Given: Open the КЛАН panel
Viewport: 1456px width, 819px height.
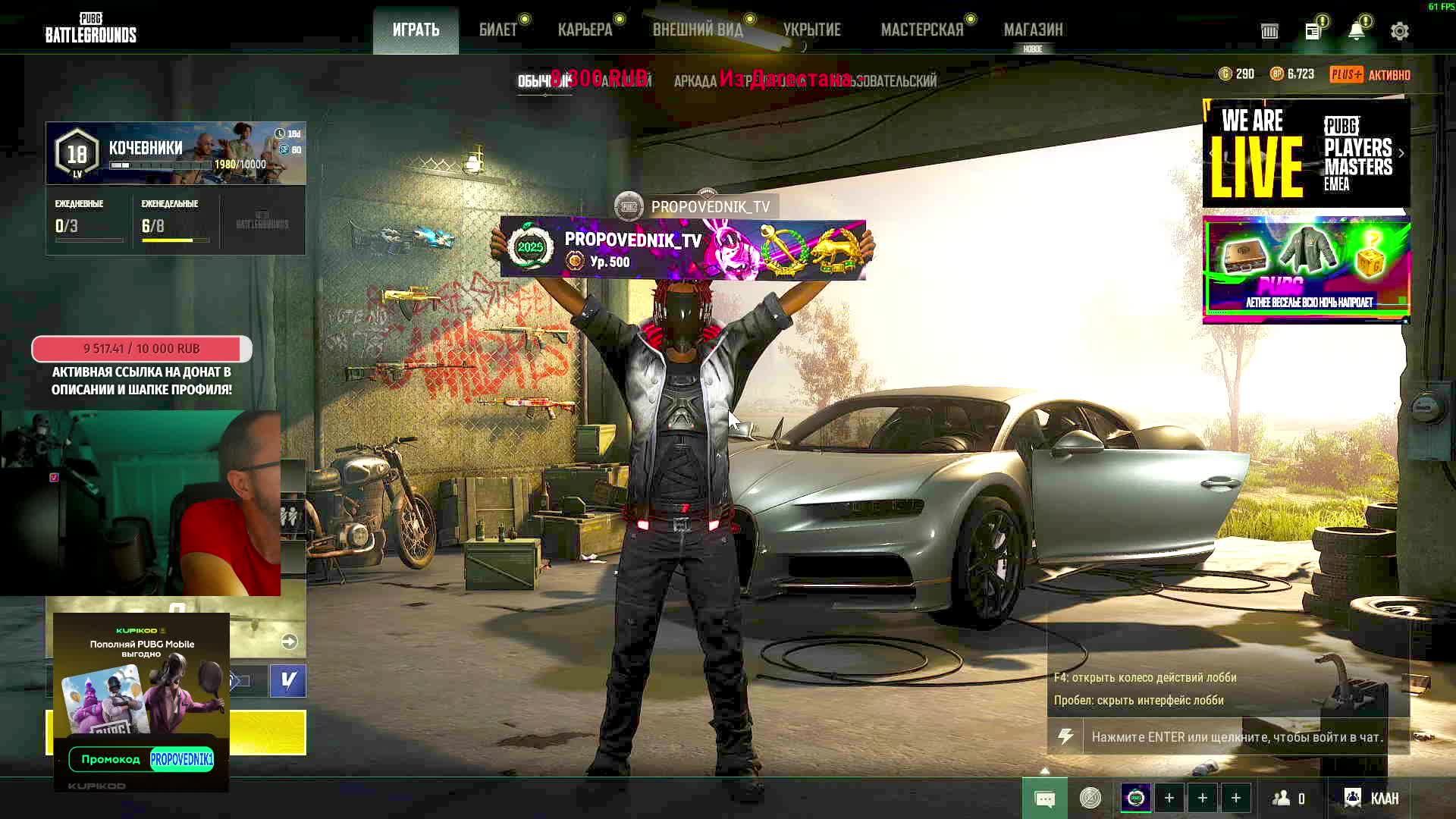Looking at the screenshot, I should (1373, 798).
